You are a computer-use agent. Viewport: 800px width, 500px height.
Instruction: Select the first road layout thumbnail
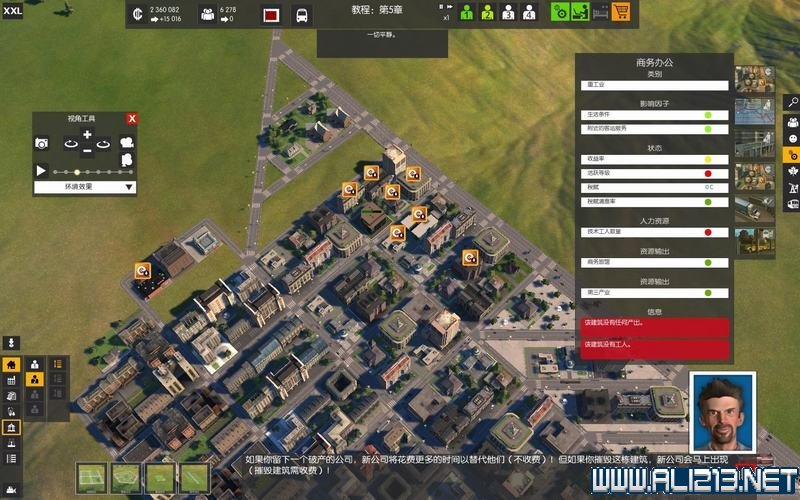(x=93, y=477)
